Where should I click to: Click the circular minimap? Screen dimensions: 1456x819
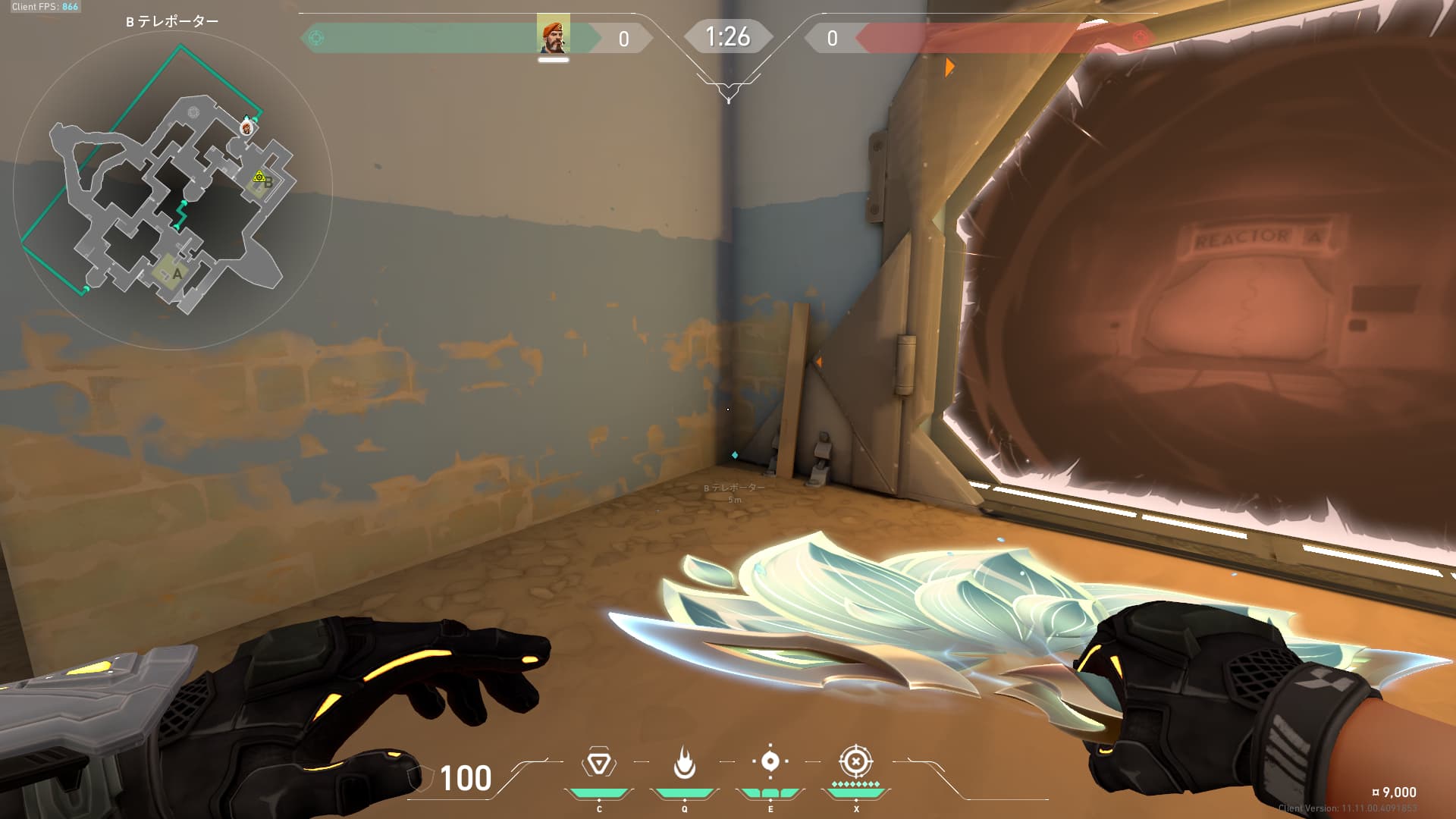pyautogui.click(x=173, y=190)
